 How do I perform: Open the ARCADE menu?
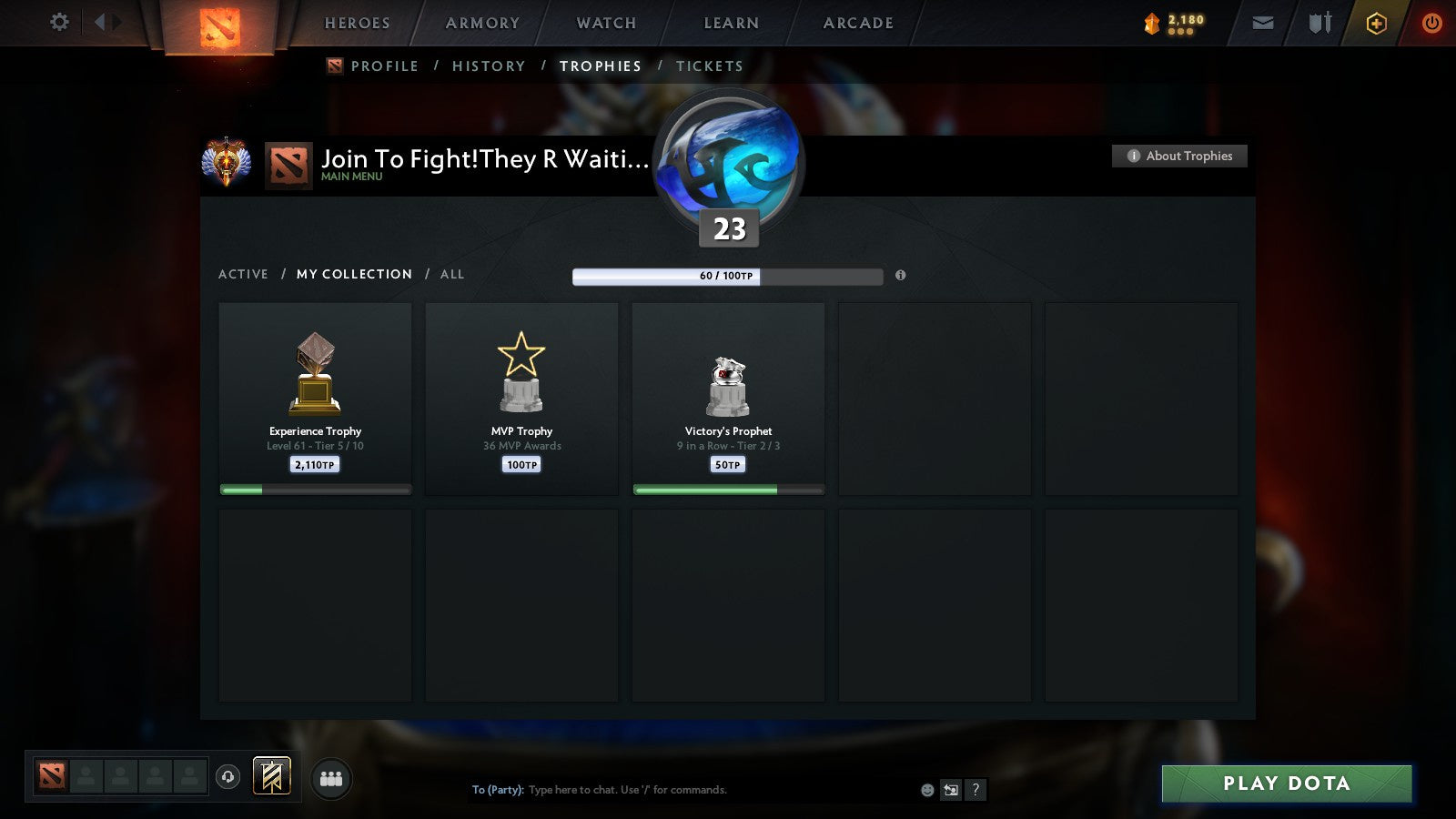855,24
